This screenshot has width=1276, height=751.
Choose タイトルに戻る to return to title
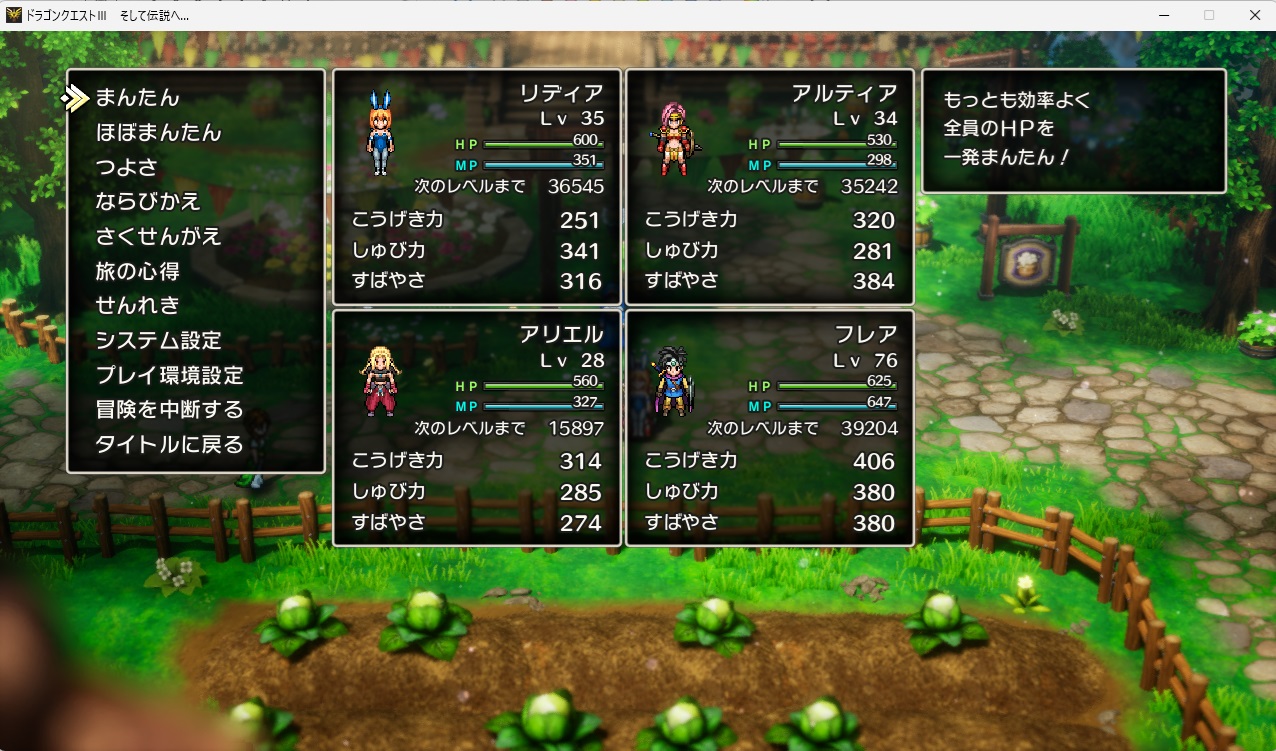pyautogui.click(x=169, y=445)
